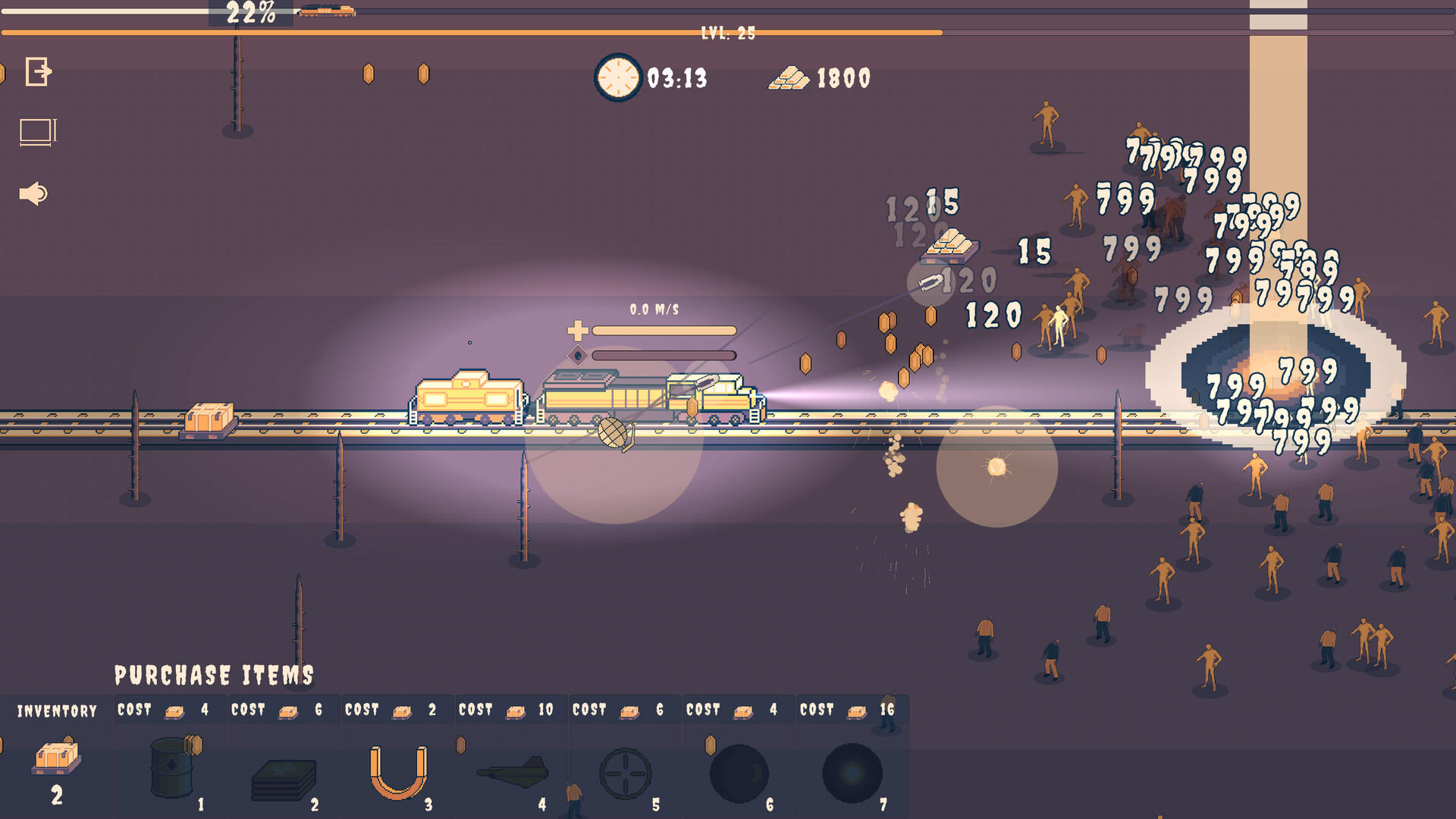Select the LVL 25 banner
The image size is (1456, 819).
pos(730,33)
